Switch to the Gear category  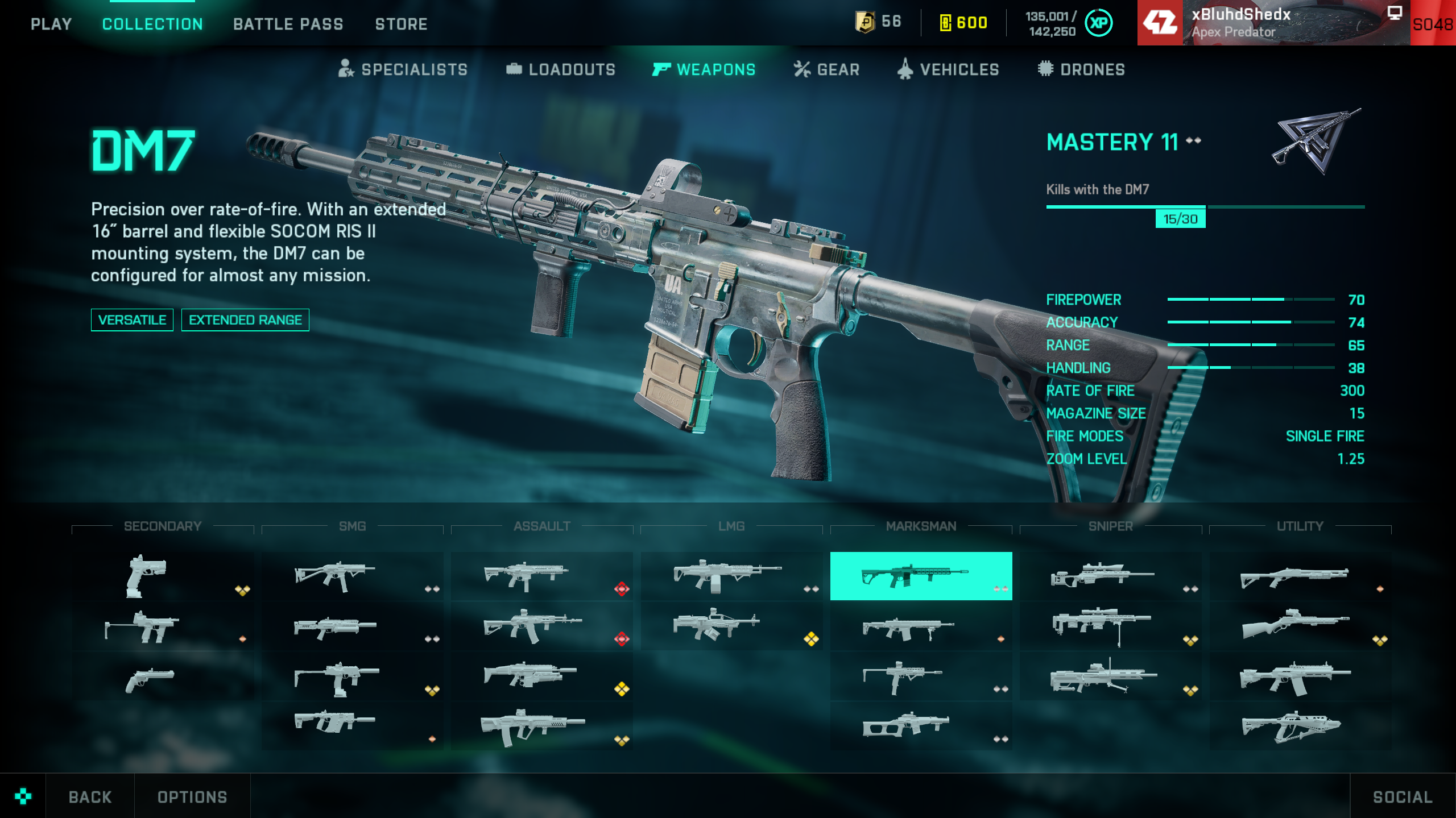click(x=826, y=69)
